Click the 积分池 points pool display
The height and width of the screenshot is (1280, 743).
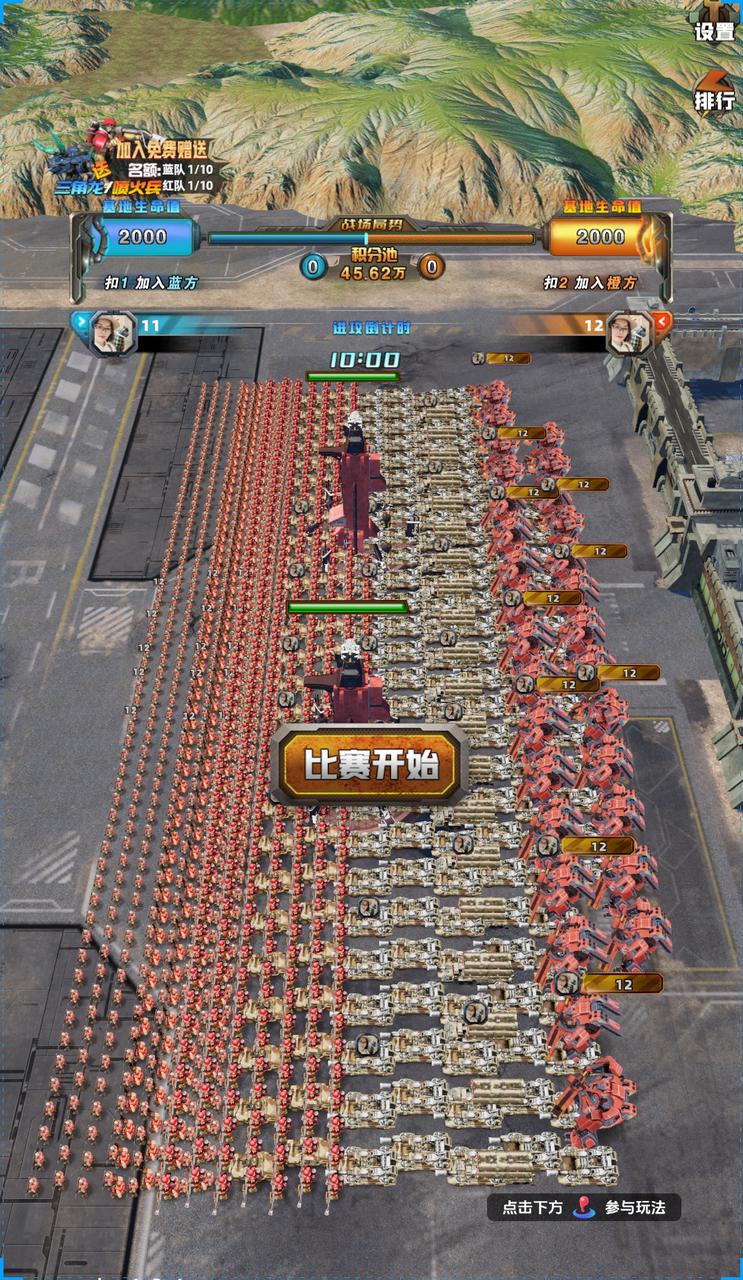[371, 264]
